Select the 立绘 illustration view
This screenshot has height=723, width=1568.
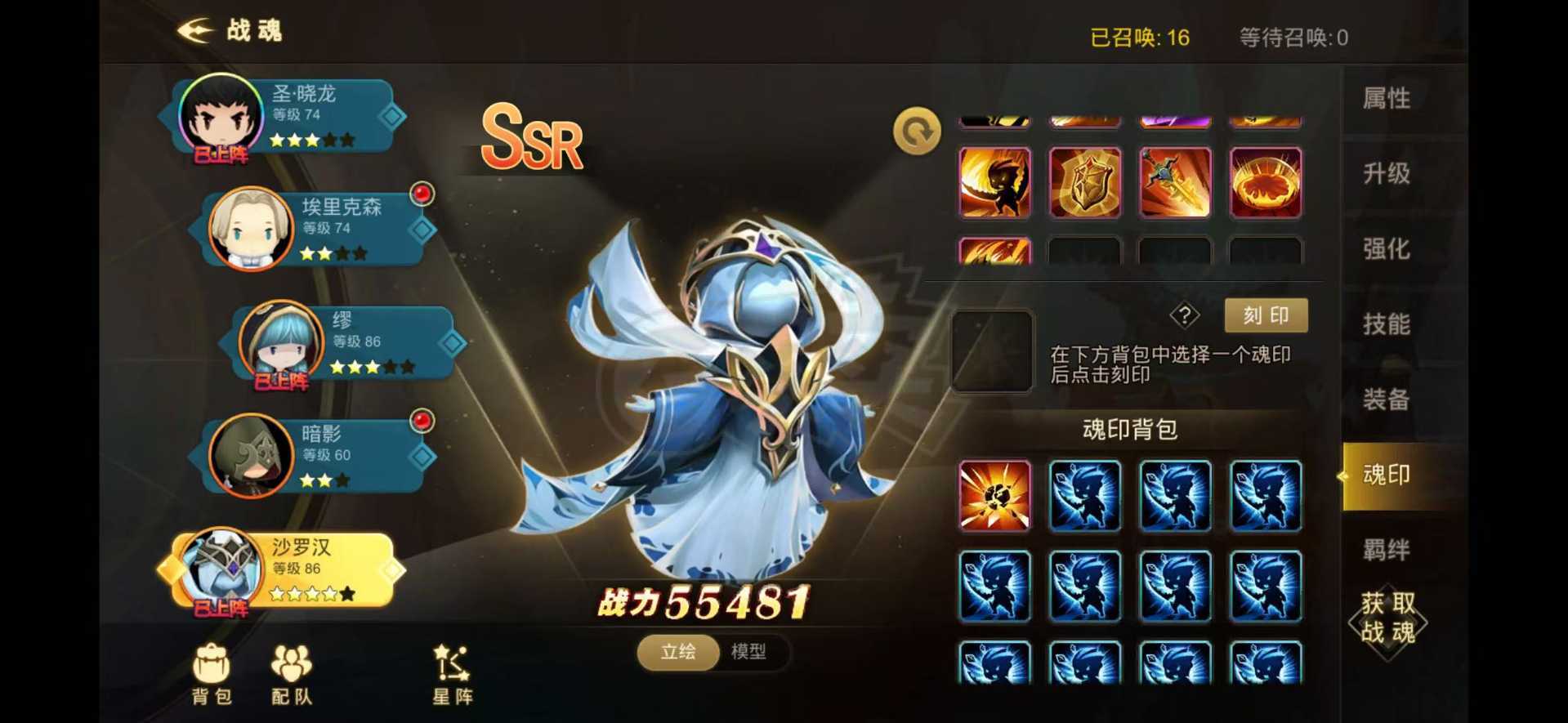pyautogui.click(x=677, y=653)
